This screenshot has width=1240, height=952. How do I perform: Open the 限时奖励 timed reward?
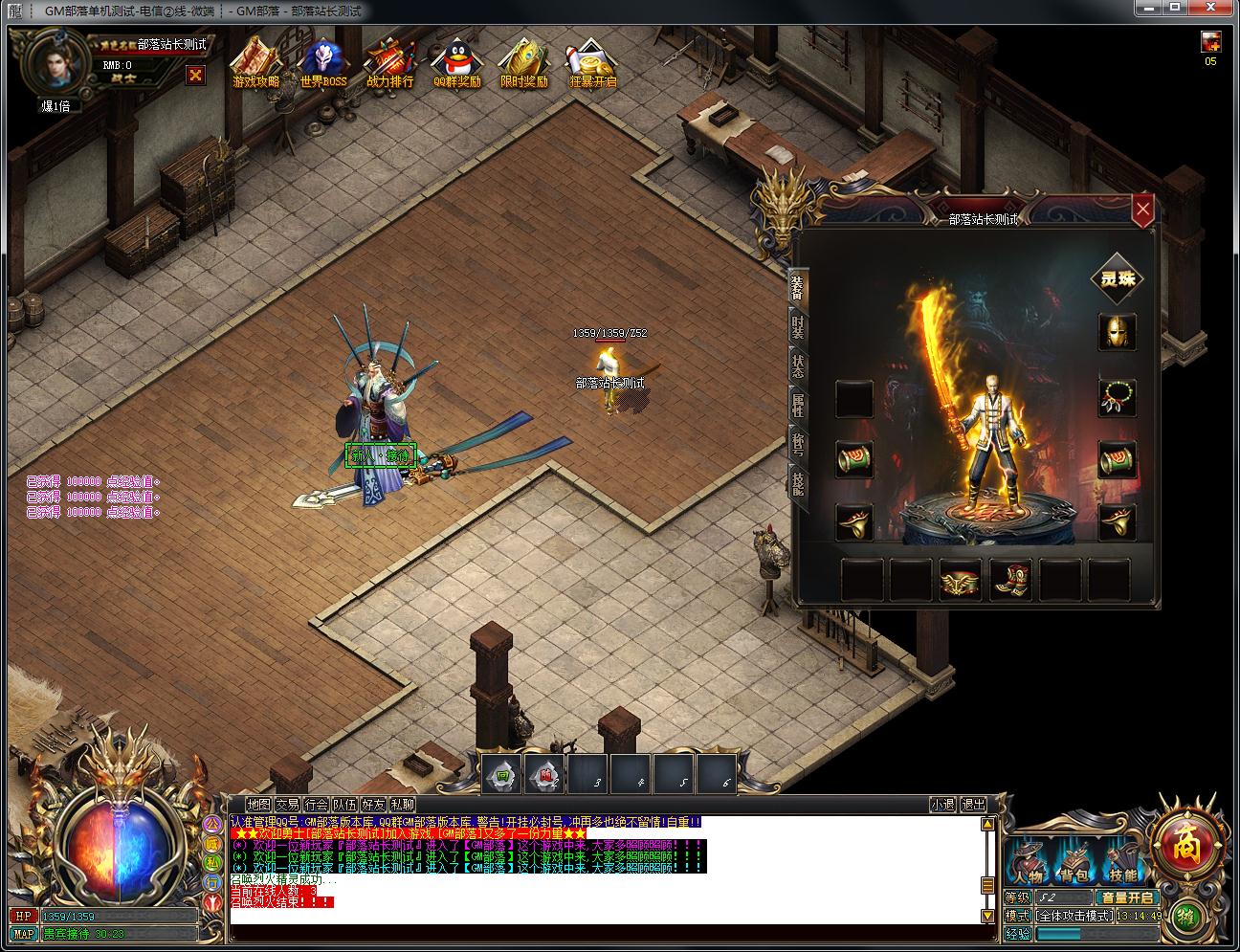[x=523, y=63]
